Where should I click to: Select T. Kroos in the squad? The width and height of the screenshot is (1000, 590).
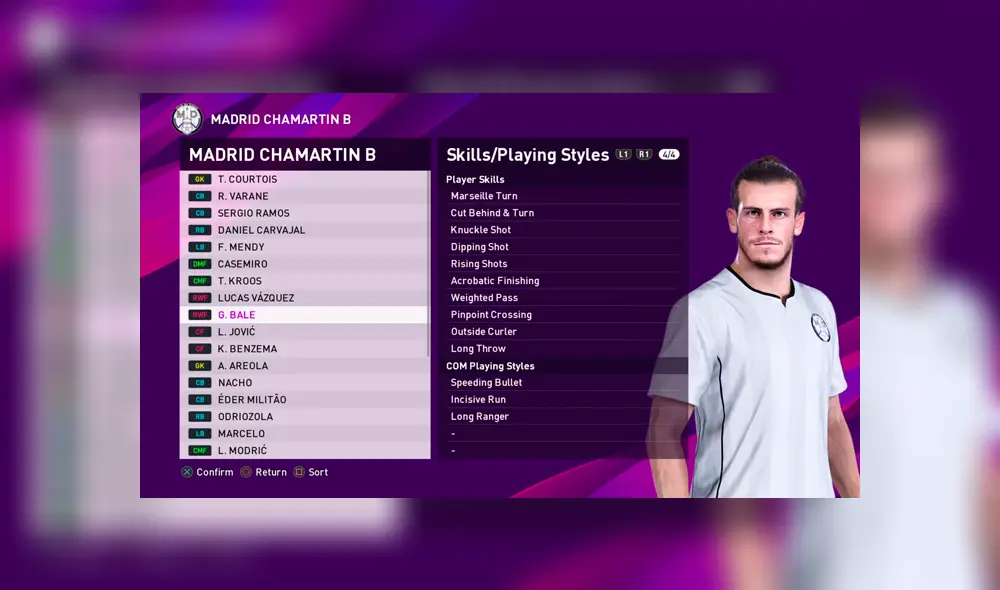click(304, 281)
